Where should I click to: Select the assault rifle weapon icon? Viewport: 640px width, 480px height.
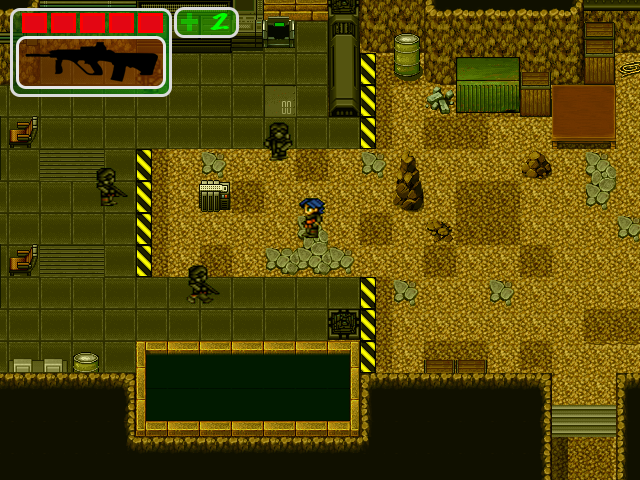[x=90, y=62]
